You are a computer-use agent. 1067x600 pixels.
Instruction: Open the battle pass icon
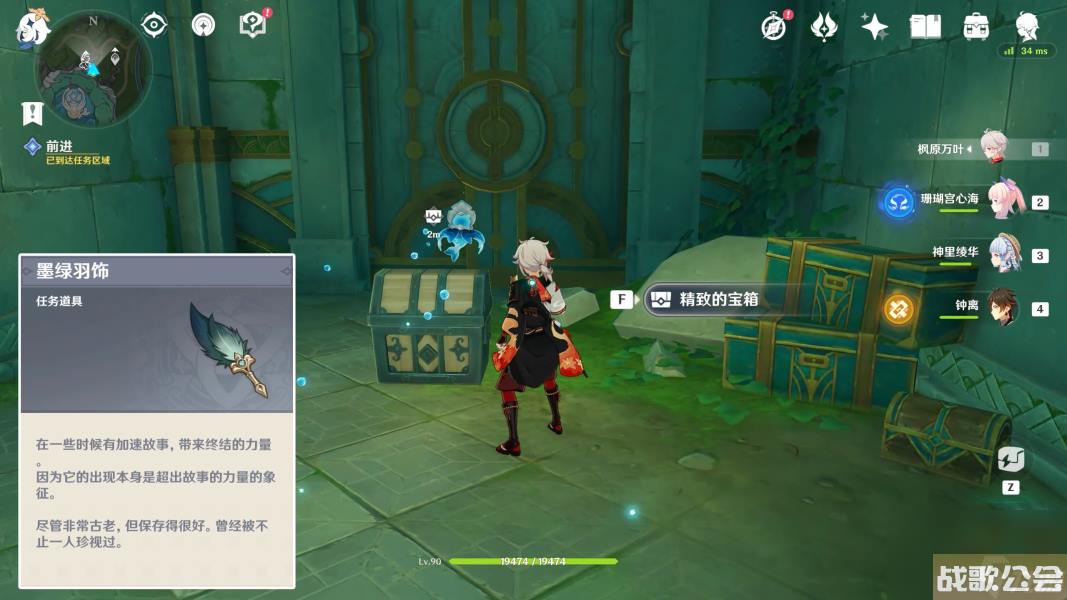pyautogui.click(x=823, y=27)
